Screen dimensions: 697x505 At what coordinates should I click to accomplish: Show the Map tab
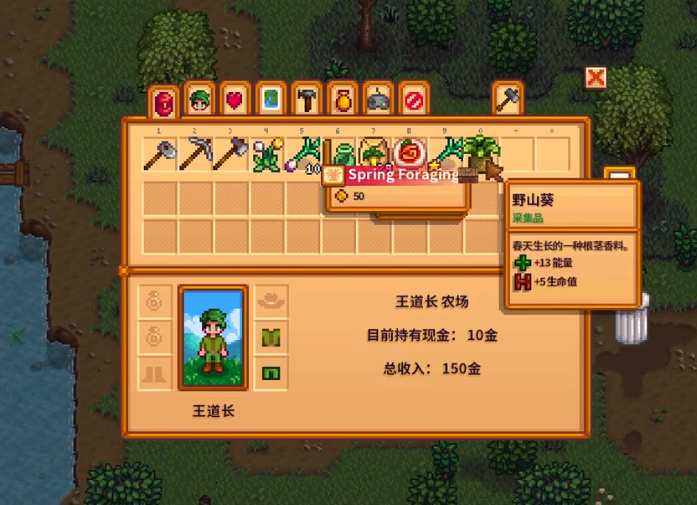coord(271,100)
